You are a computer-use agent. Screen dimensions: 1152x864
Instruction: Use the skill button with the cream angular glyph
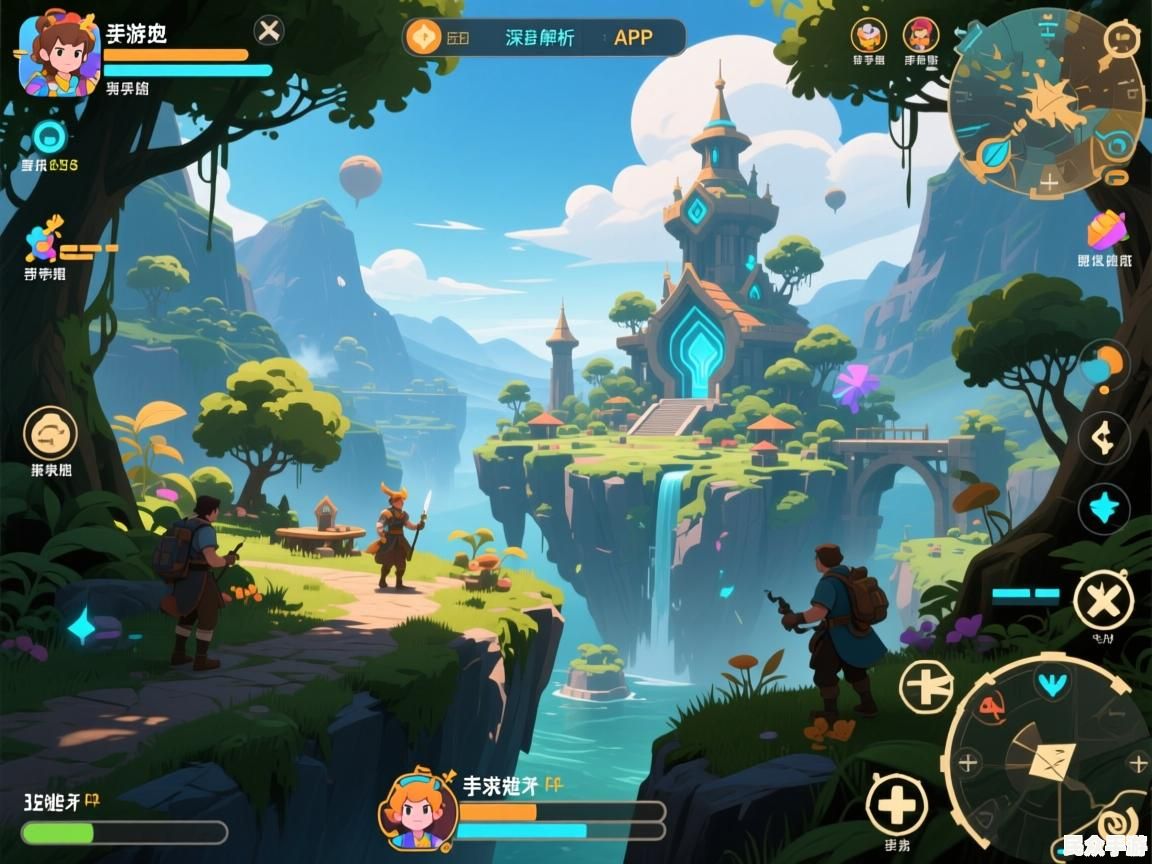[x=1104, y=438]
